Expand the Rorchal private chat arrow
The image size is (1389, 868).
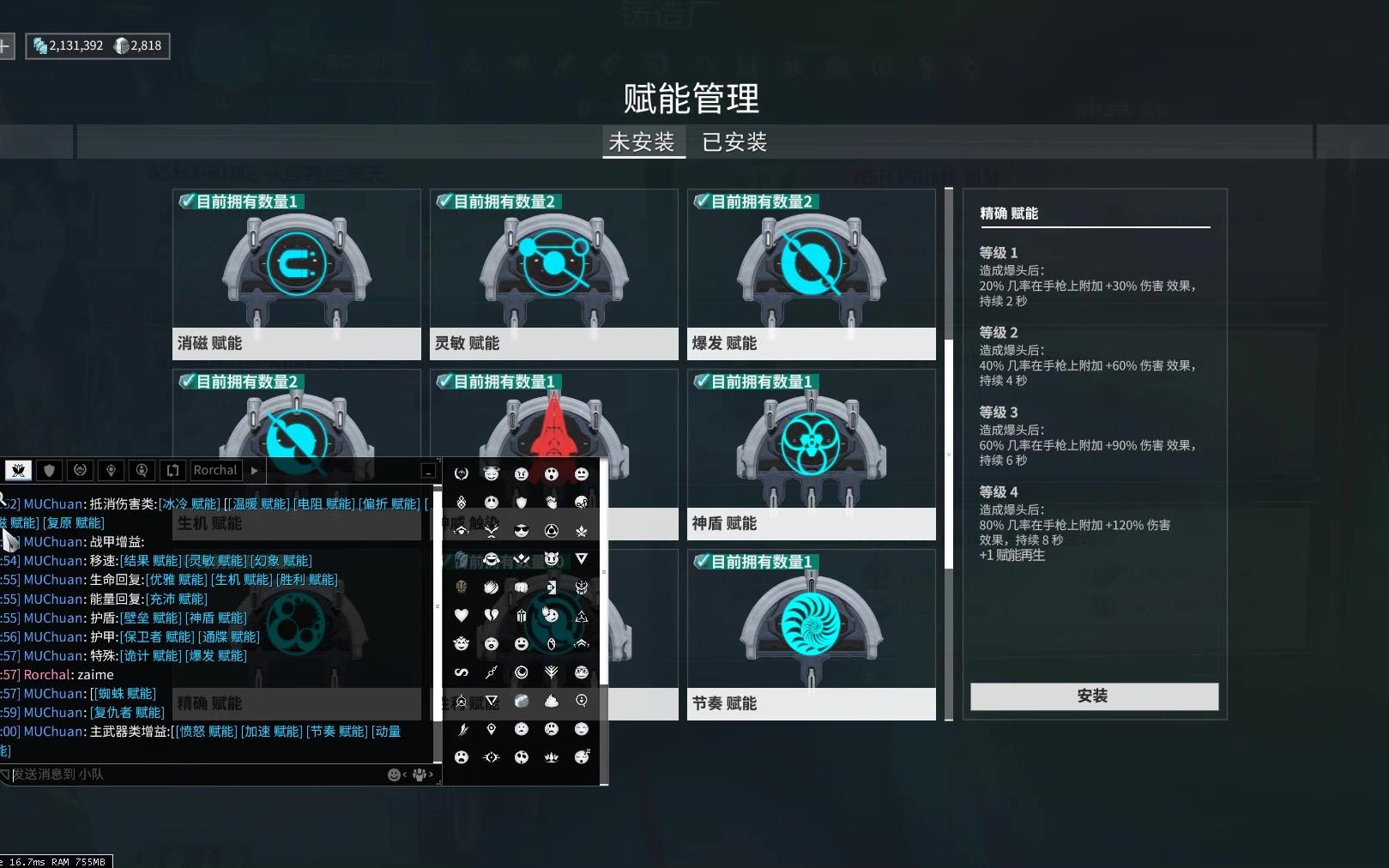click(x=254, y=470)
